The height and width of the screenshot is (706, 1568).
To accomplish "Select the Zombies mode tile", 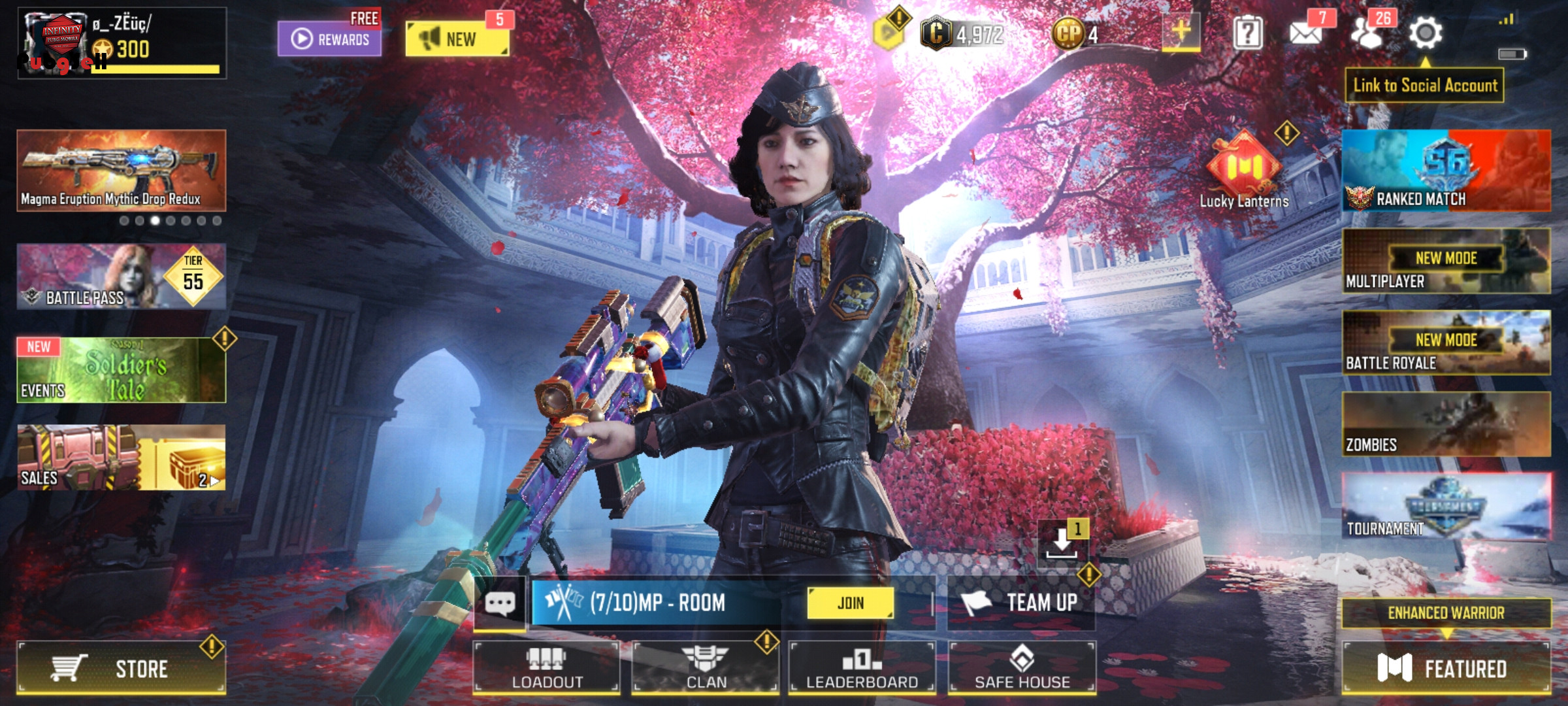I will pyautogui.click(x=1446, y=425).
